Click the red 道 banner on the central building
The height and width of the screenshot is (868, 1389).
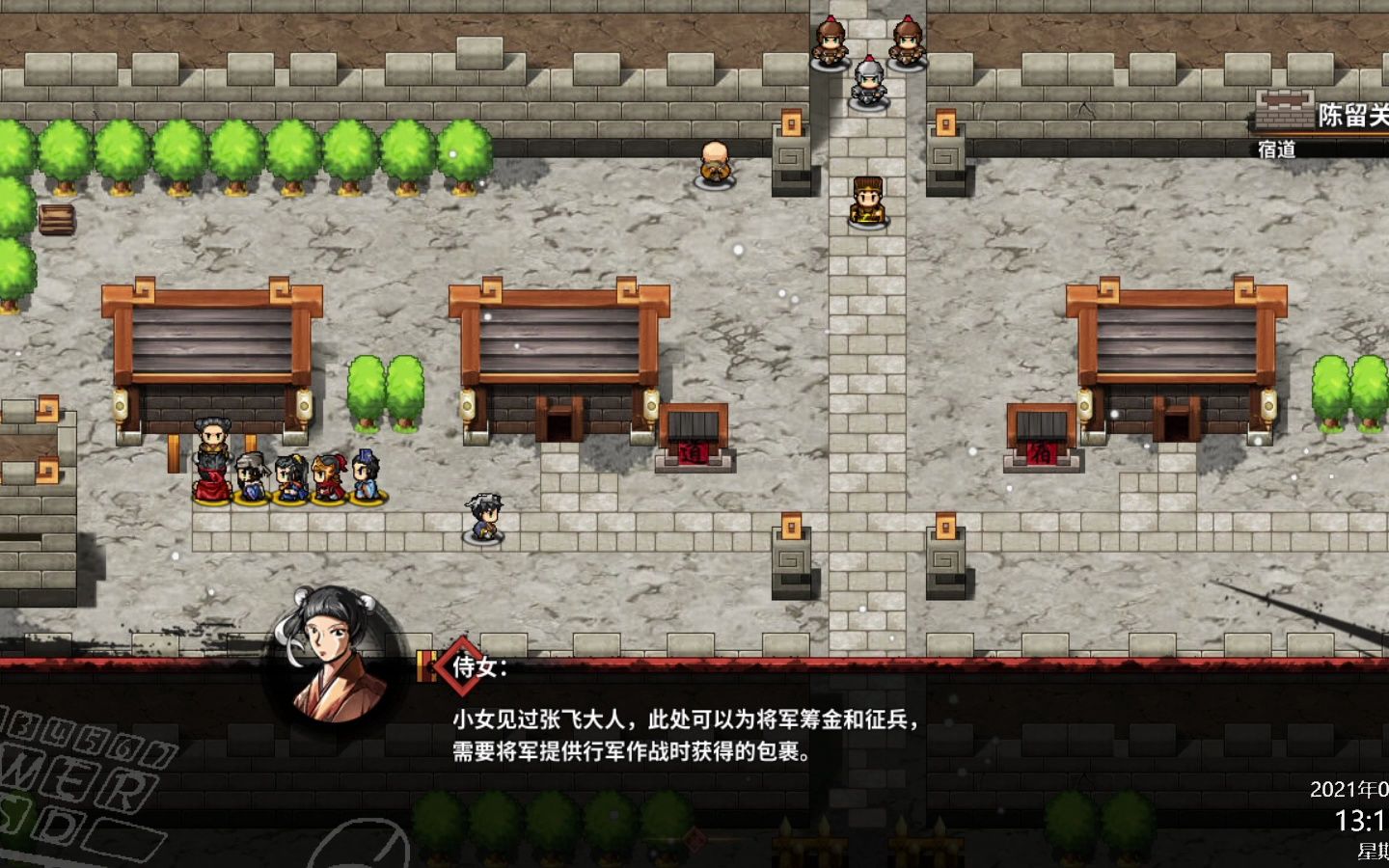[694, 453]
